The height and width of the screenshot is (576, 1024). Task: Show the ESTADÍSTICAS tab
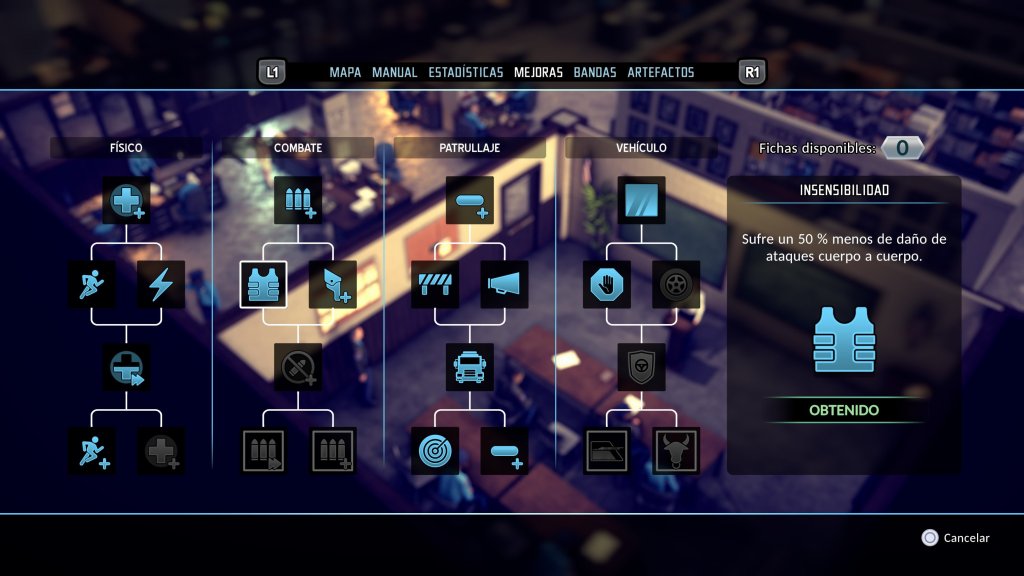[465, 72]
